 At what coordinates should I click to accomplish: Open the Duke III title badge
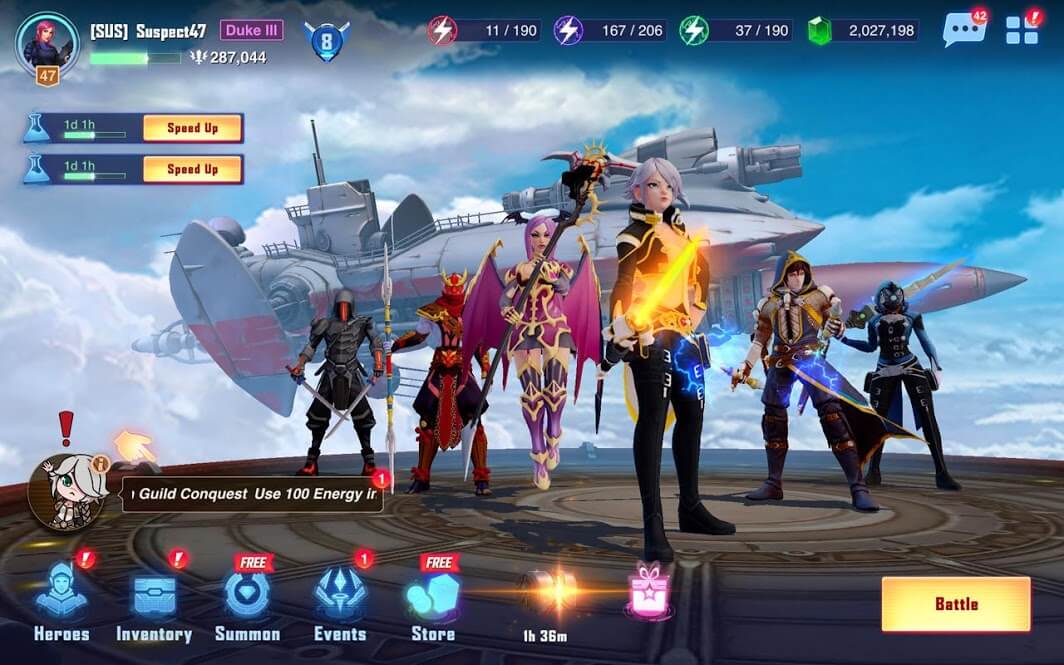(252, 30)
